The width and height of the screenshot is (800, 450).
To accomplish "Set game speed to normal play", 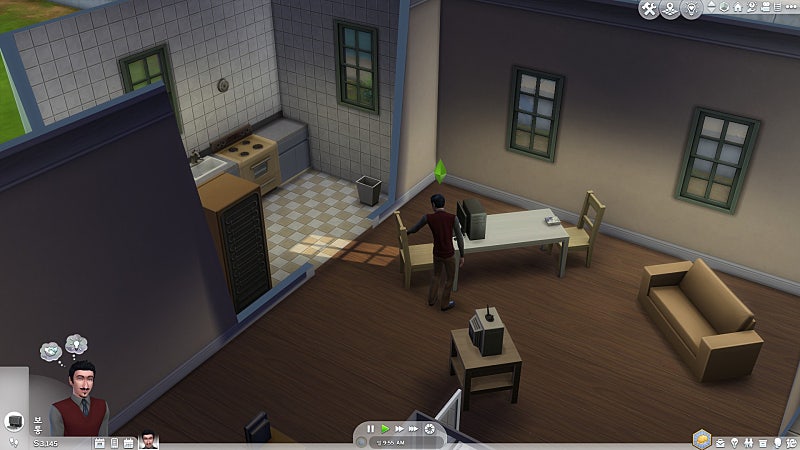I will [385, 429].
